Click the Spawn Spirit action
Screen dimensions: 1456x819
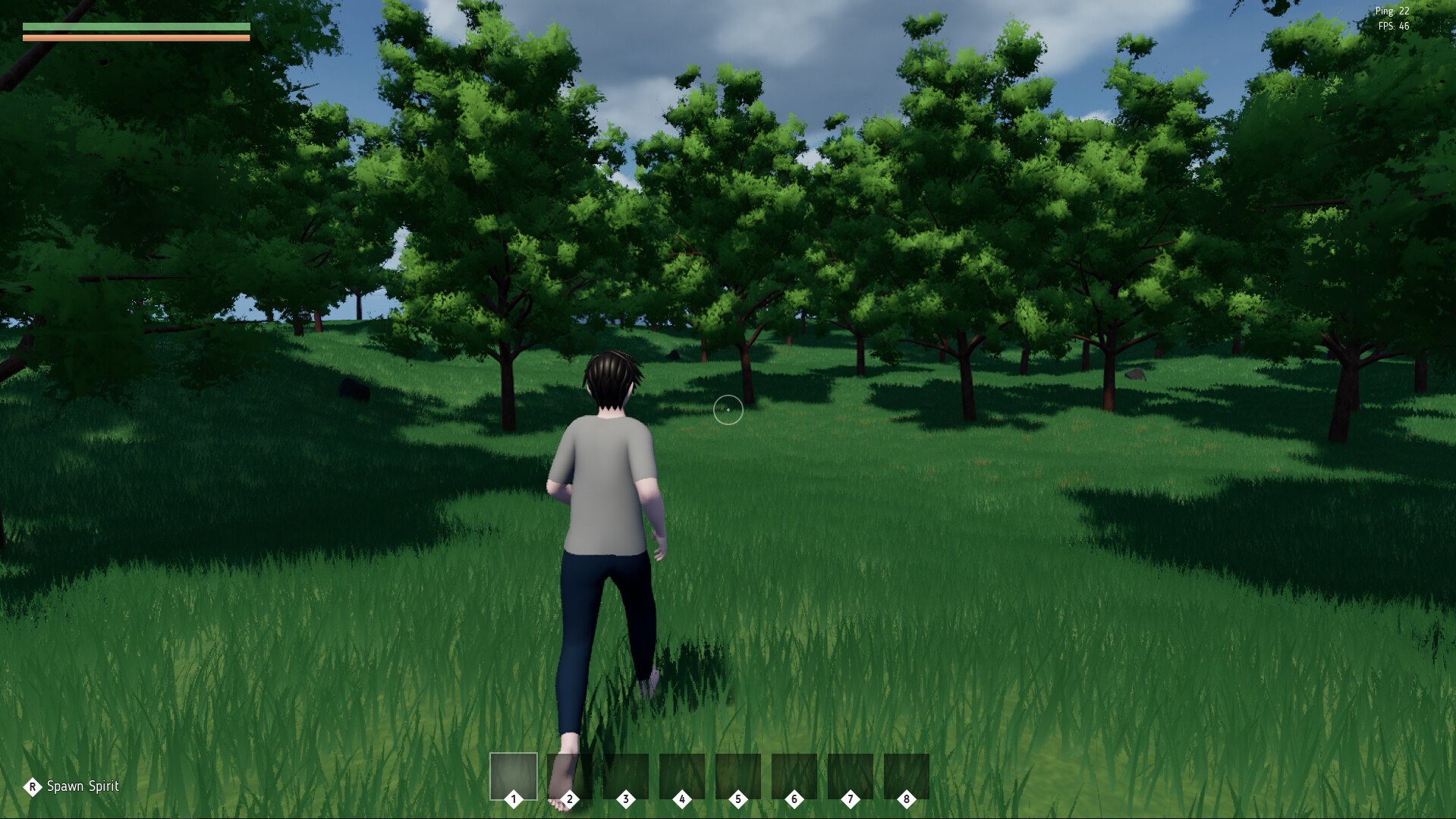pyautogui.click(x=72, y=786)
